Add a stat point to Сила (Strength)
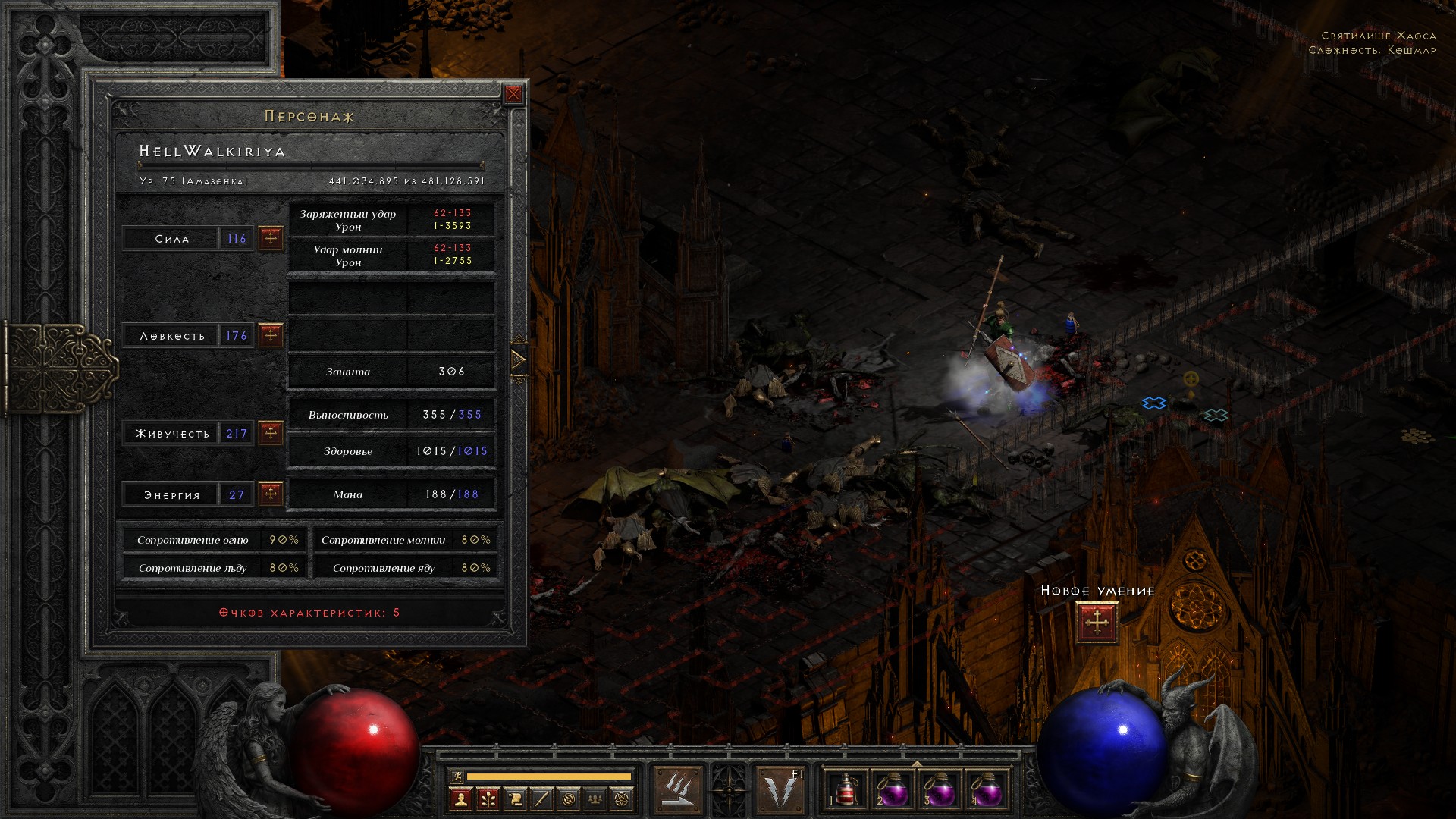 click(x=271, y=238)
